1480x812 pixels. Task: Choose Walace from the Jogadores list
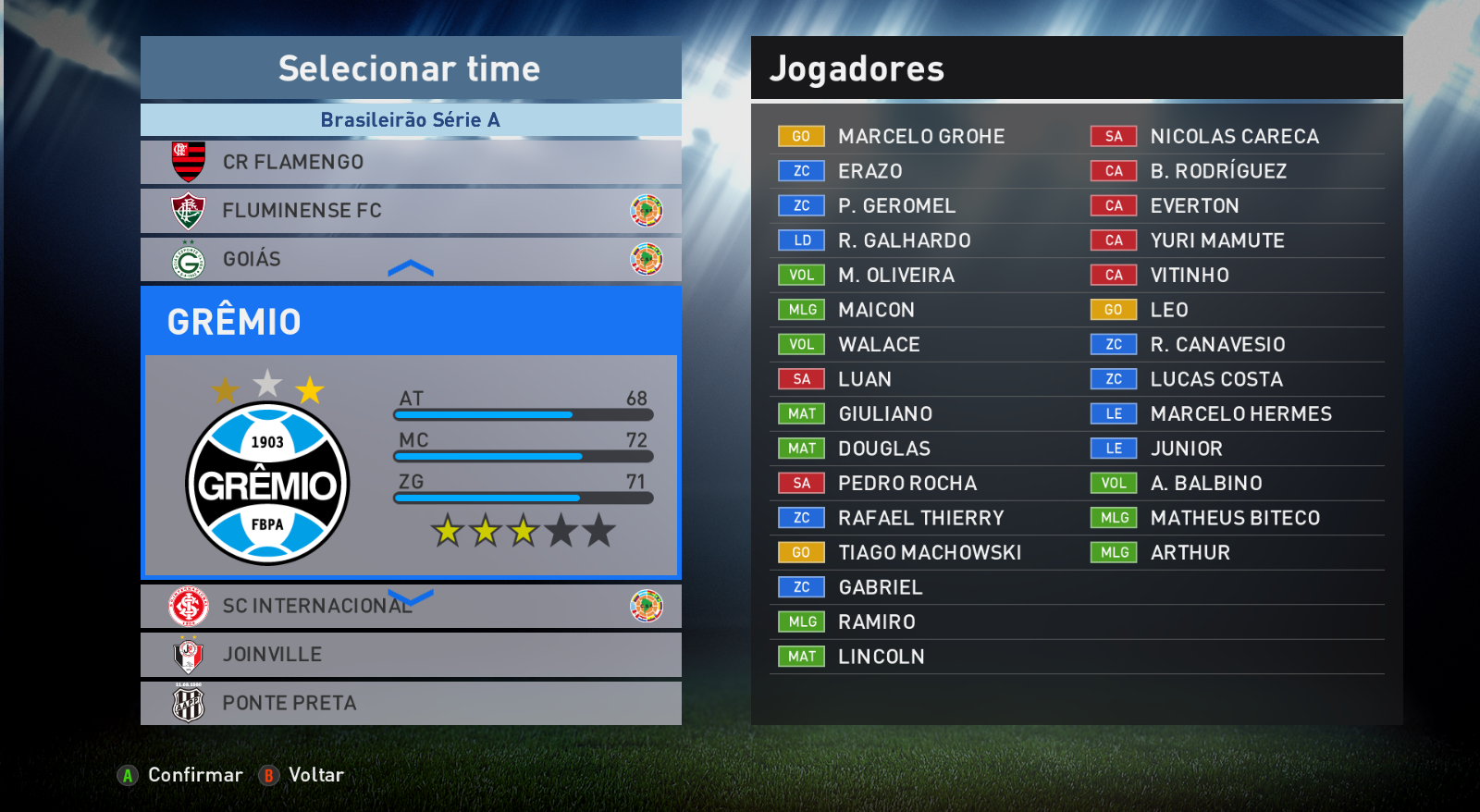click(879, 345)
